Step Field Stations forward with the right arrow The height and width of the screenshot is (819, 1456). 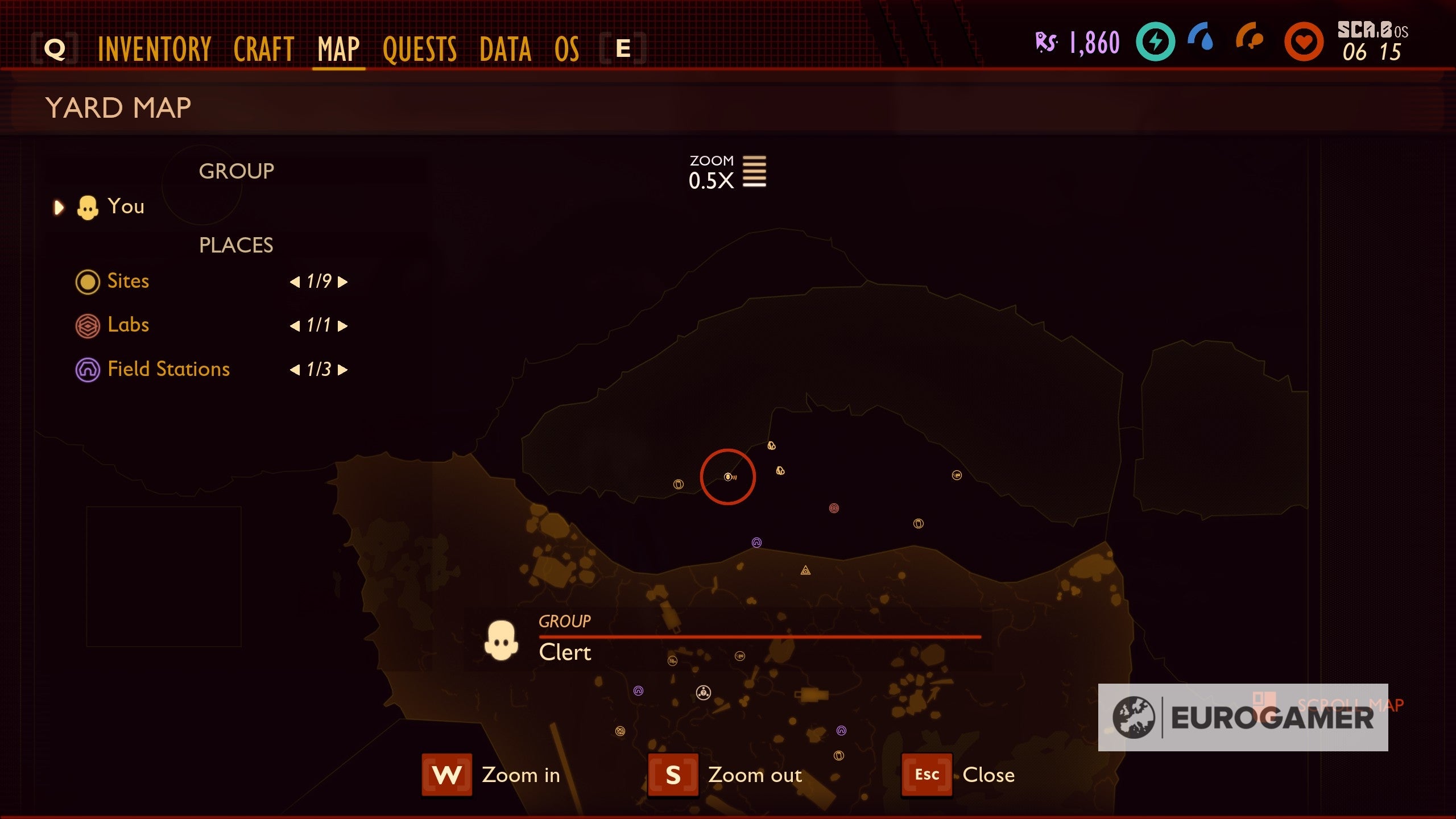(x=342, y=370)
